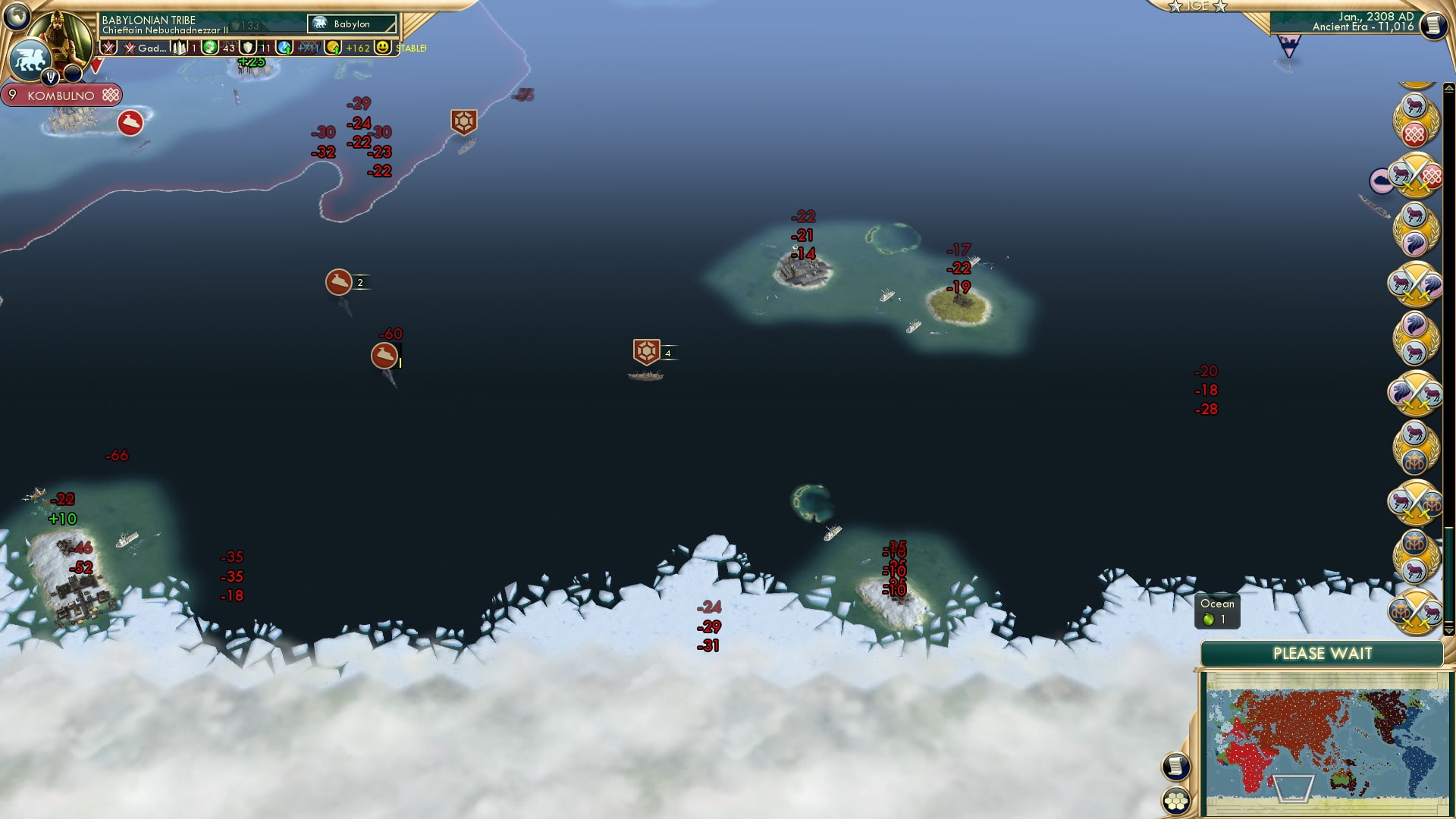Viewport: 1456px width, 819px height.
Task: Select the cargo ship flag labeled 4
Action: (x=645, y=352)
